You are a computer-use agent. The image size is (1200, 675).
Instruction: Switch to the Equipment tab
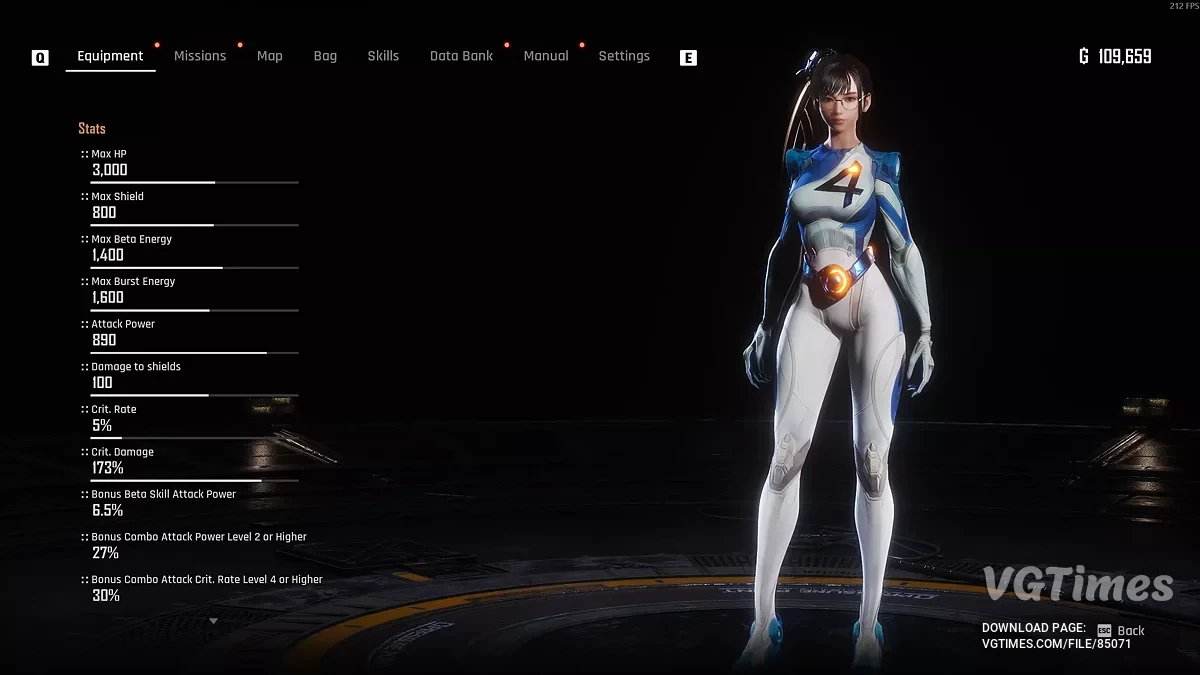110,56
